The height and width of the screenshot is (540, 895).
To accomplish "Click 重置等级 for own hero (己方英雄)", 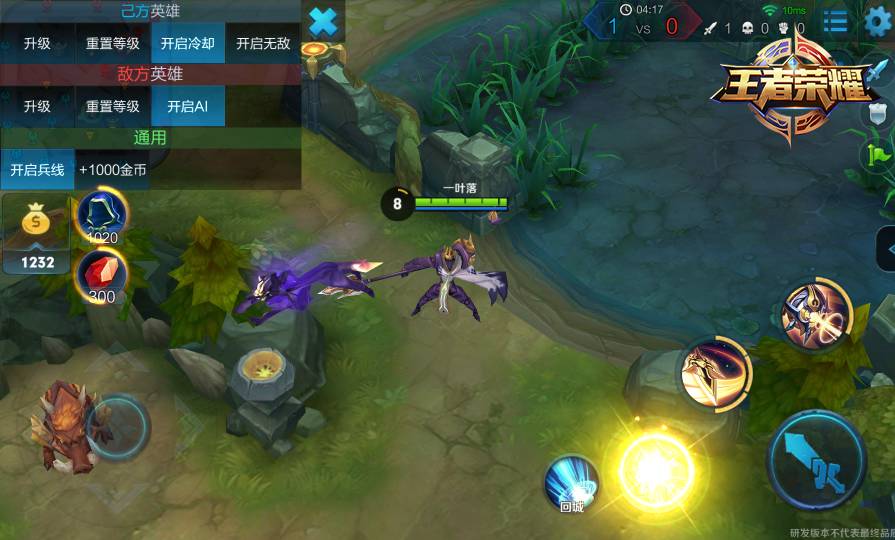I will pyautogui.click(x=112, y=44).
